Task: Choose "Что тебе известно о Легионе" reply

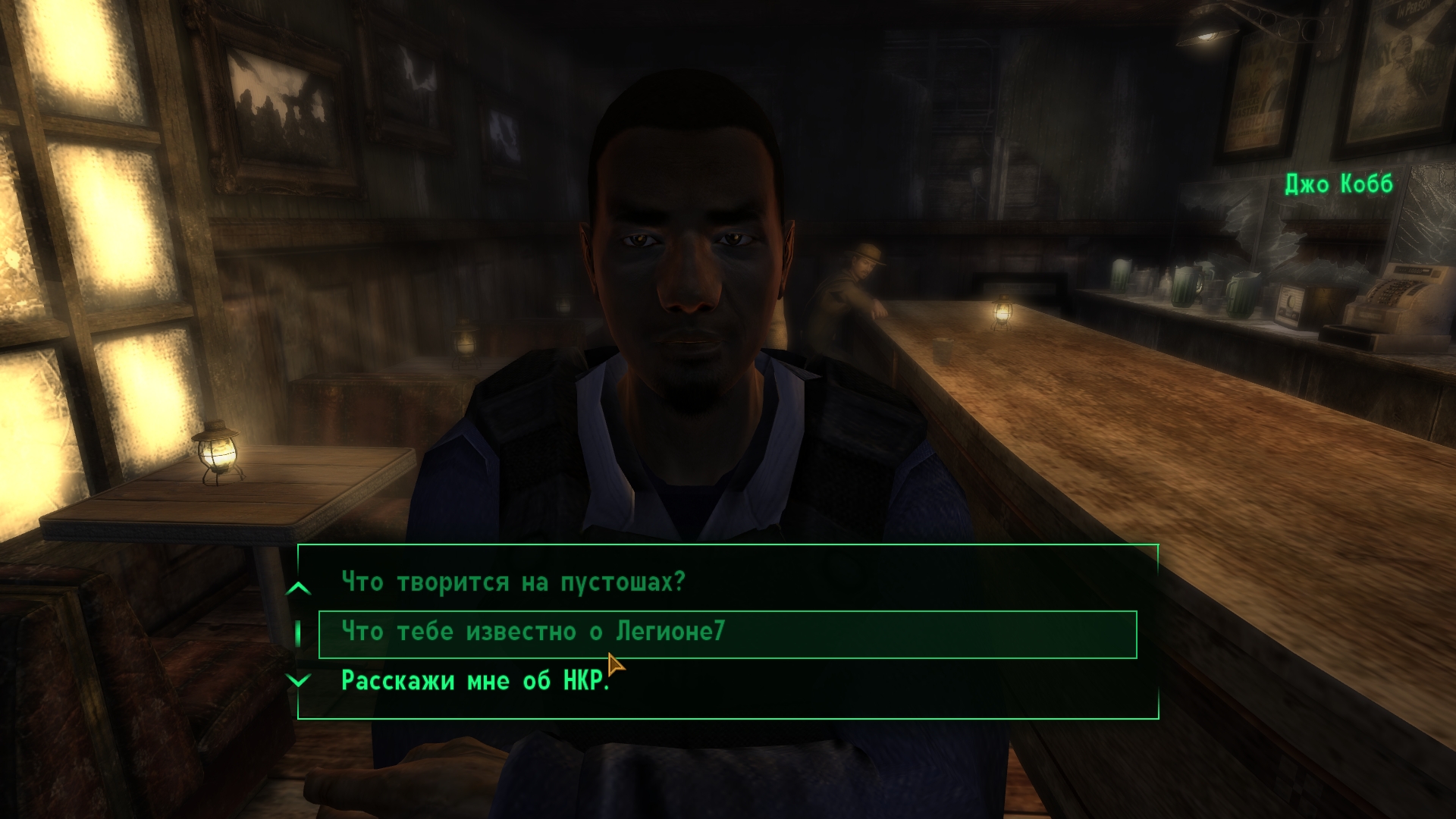Action: [533, 632]
